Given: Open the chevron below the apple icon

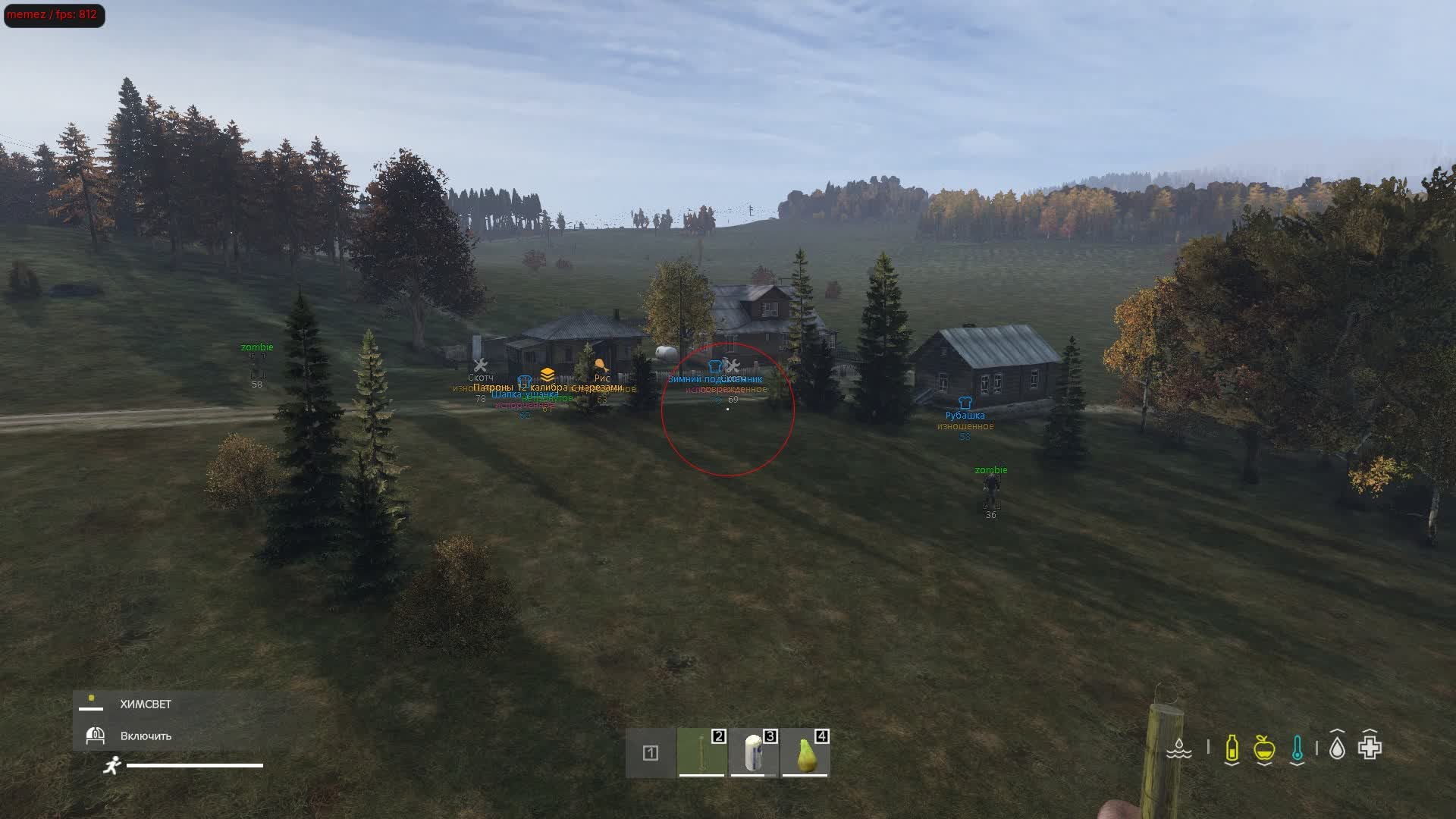Looking at the screenshot, I should [x=1264, y=764].
